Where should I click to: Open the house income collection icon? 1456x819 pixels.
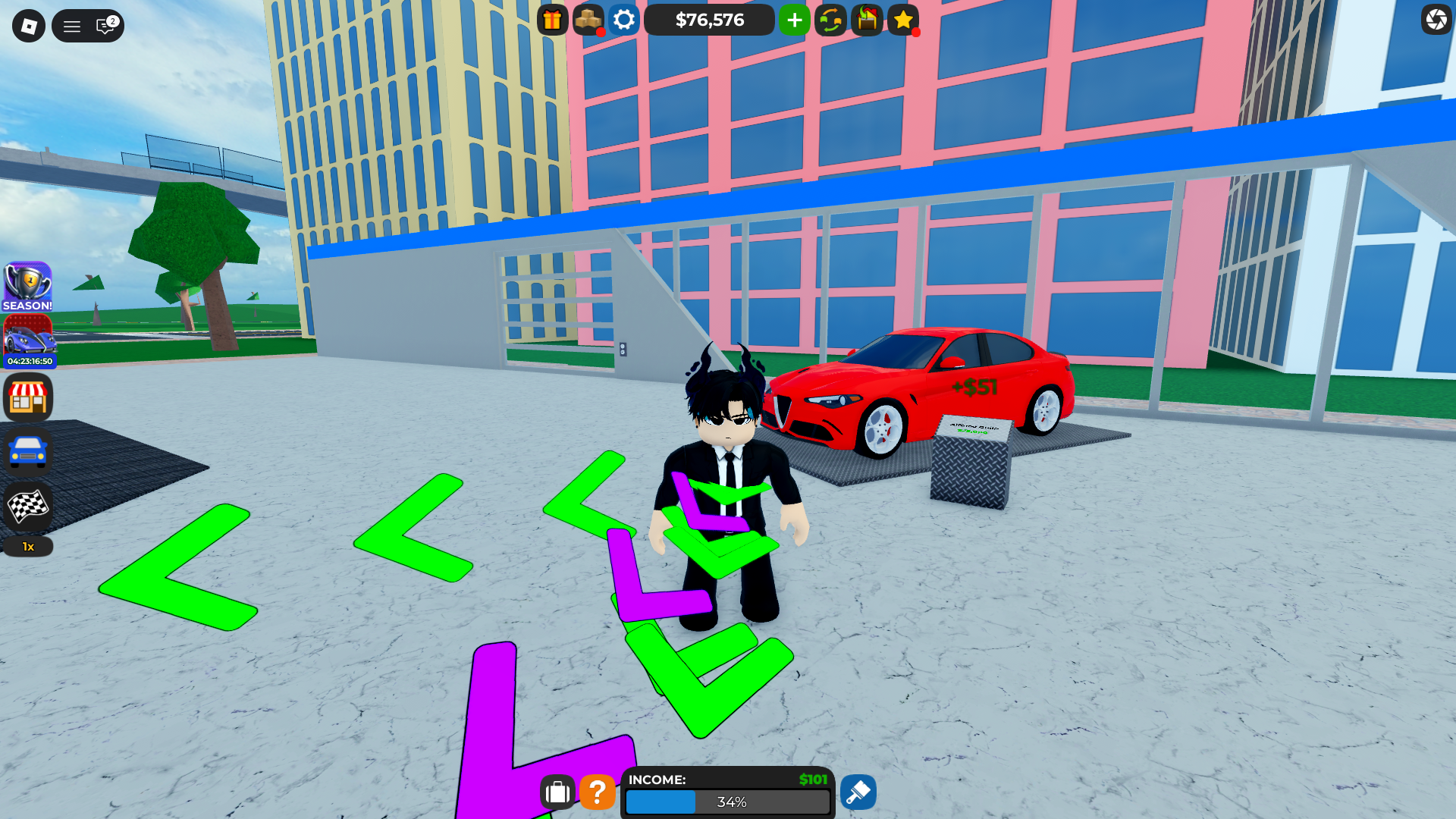tap(866, 20)
